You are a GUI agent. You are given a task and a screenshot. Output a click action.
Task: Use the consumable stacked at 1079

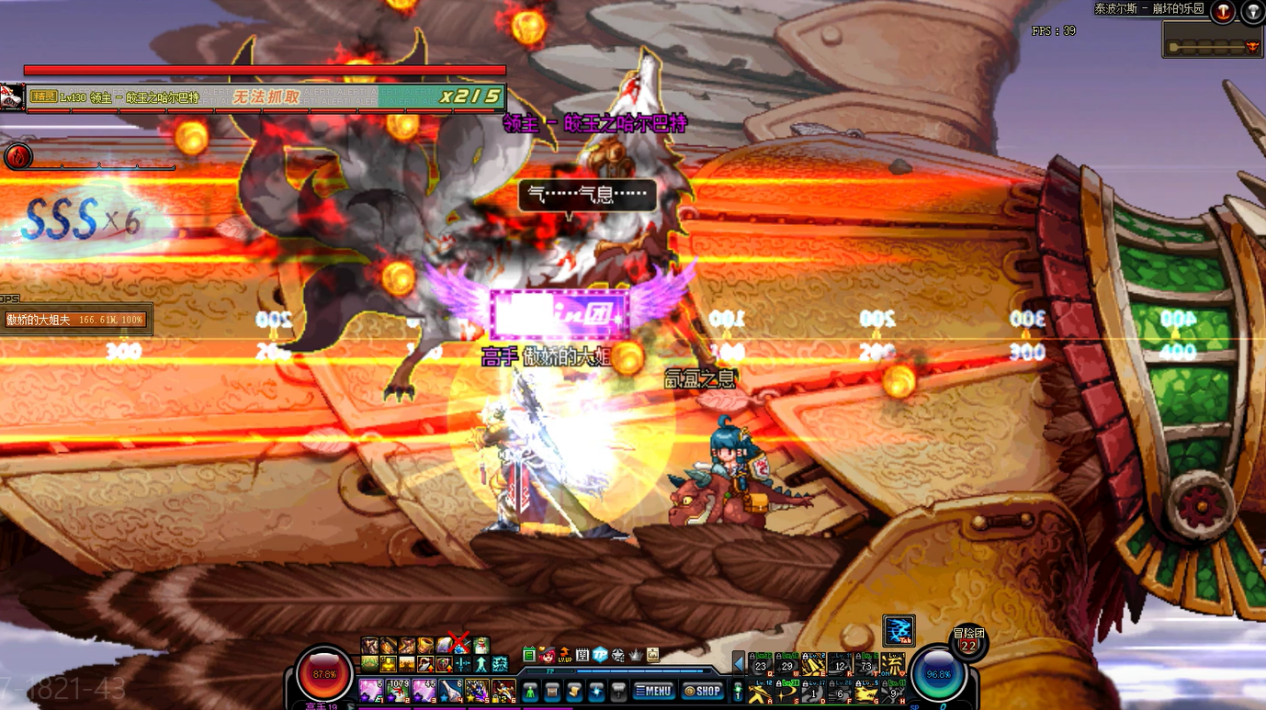[x=397, y=690]
